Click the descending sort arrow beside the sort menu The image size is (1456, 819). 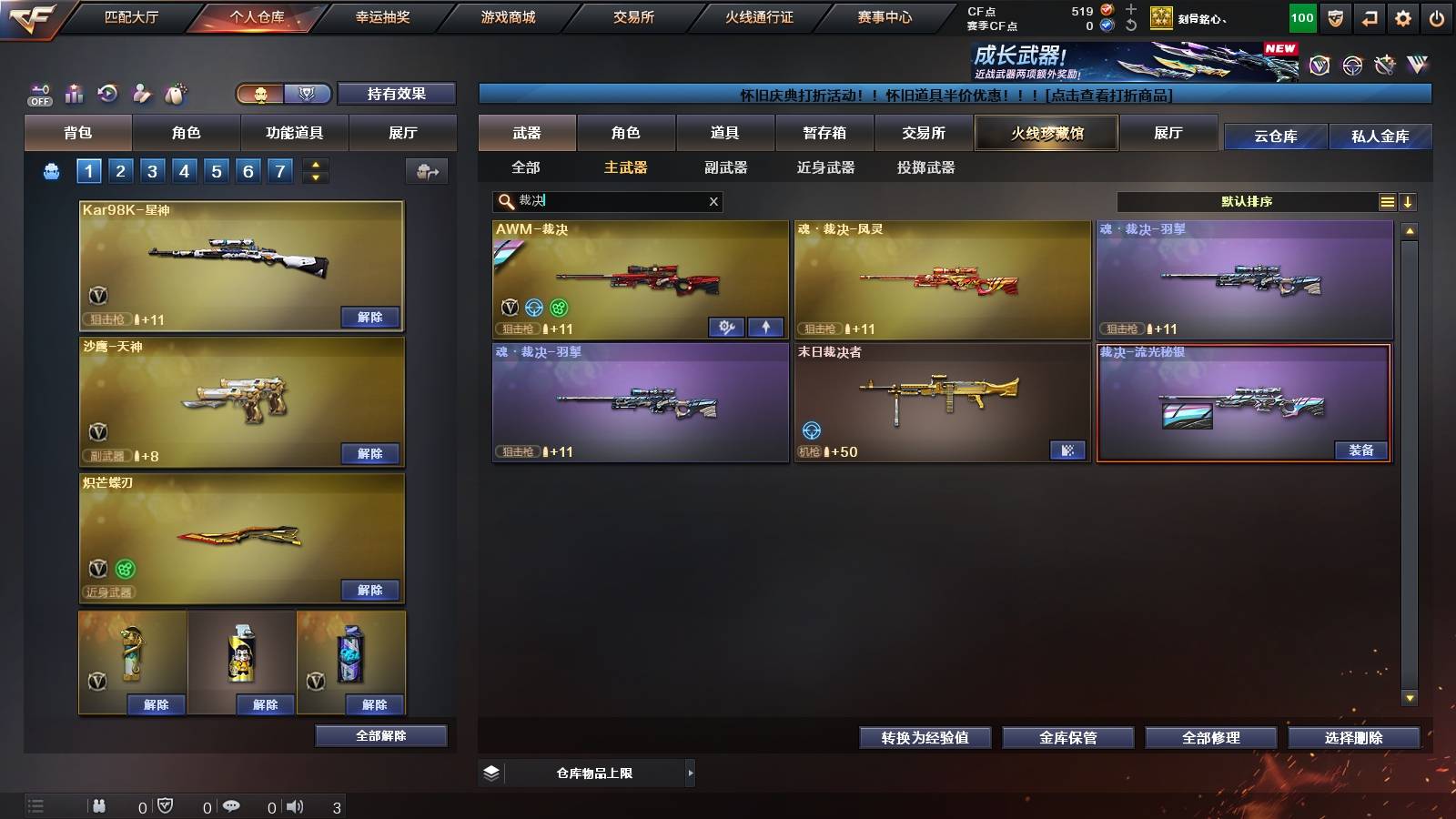click(1408, 201)
